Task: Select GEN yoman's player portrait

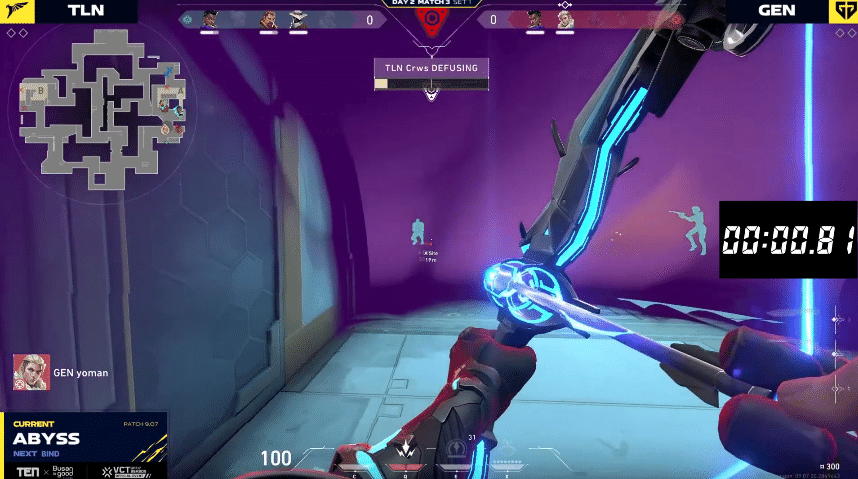Action: click(31, 372)
